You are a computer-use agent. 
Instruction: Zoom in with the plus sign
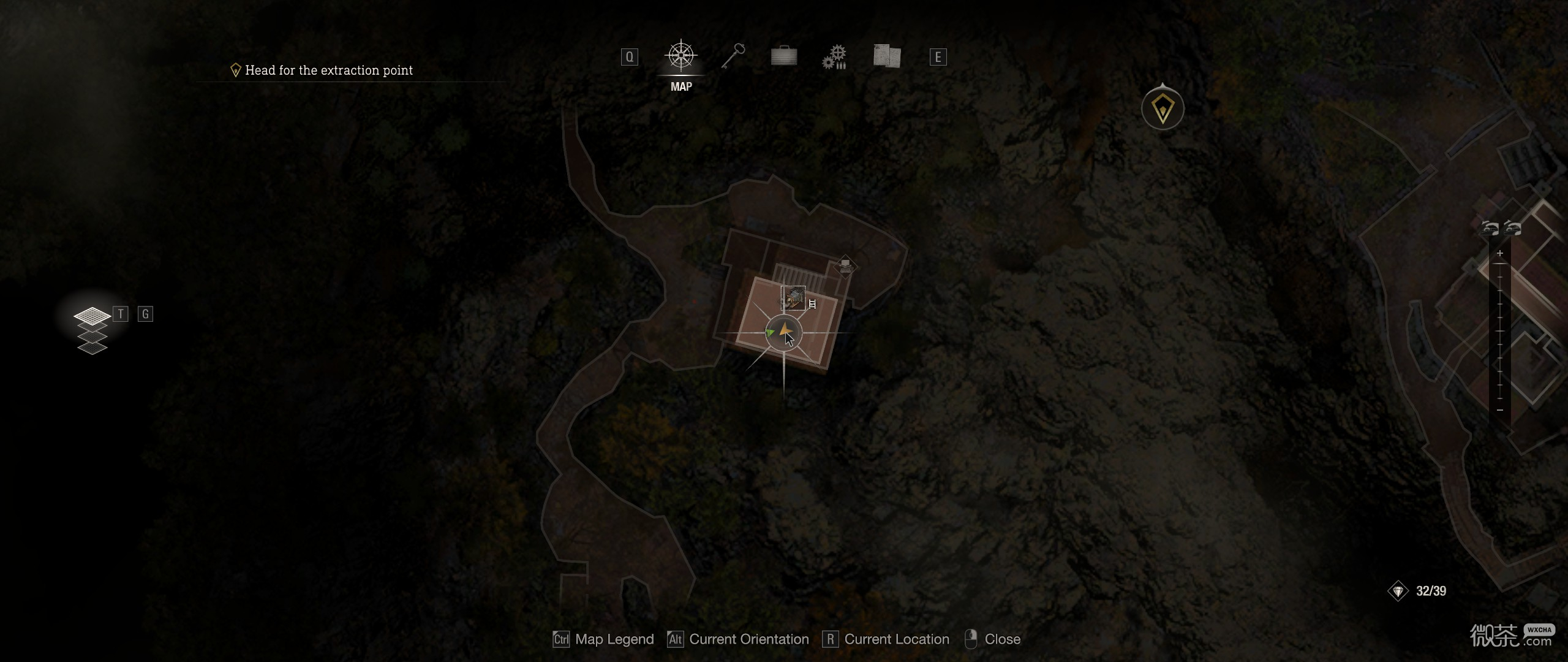pyautogui.click(x=1500, y=253)
